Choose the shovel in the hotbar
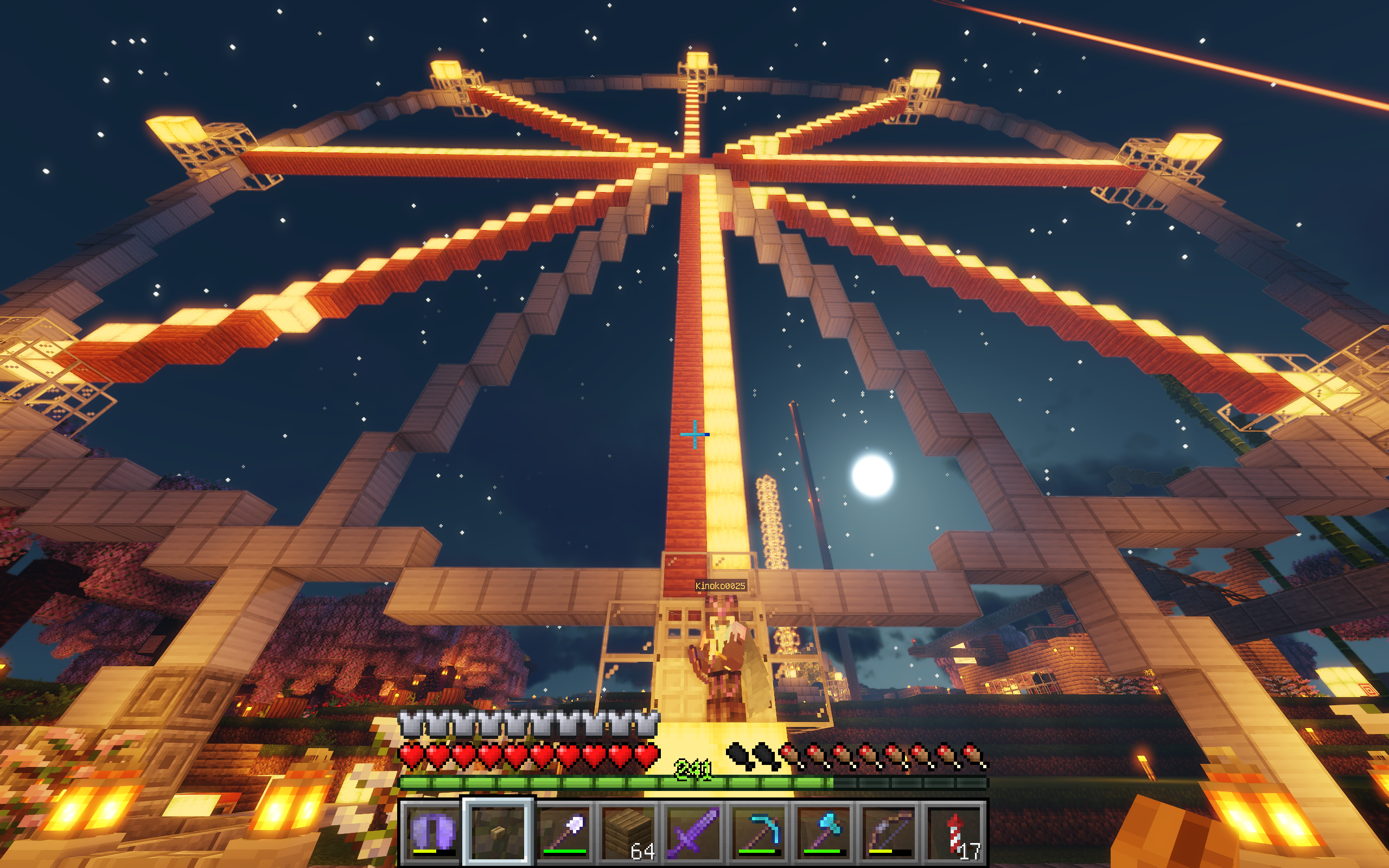This screenshot has height=868, width=1389. click(x=563, y=831)
